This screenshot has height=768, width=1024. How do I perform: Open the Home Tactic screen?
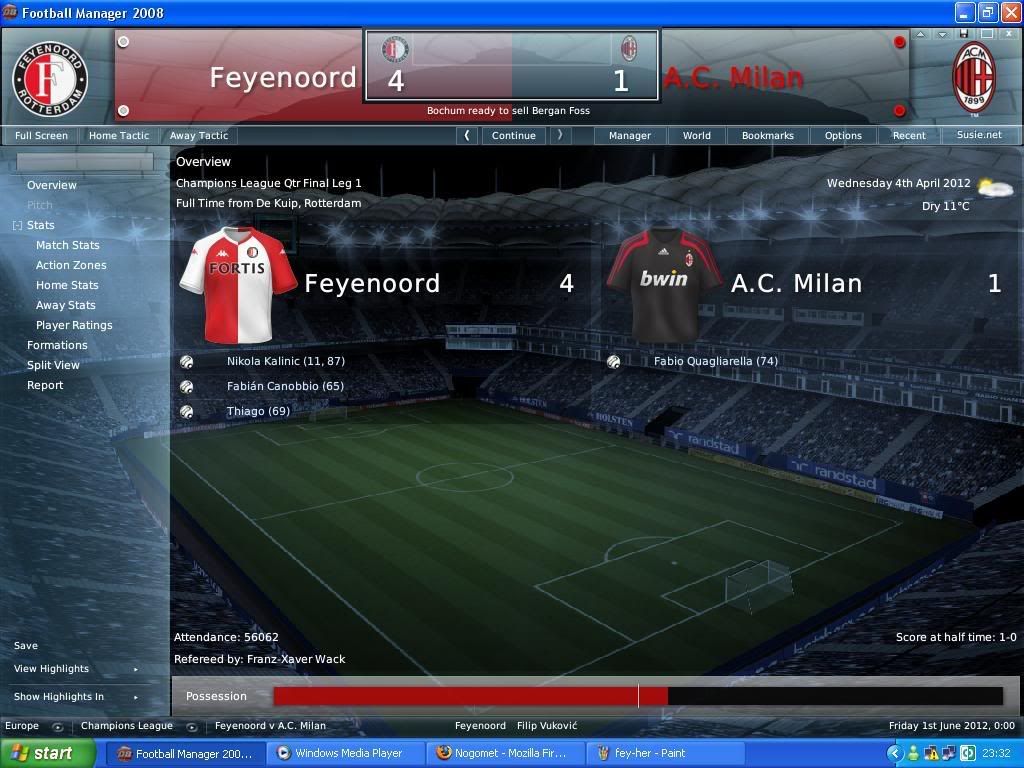click(118, 135)
